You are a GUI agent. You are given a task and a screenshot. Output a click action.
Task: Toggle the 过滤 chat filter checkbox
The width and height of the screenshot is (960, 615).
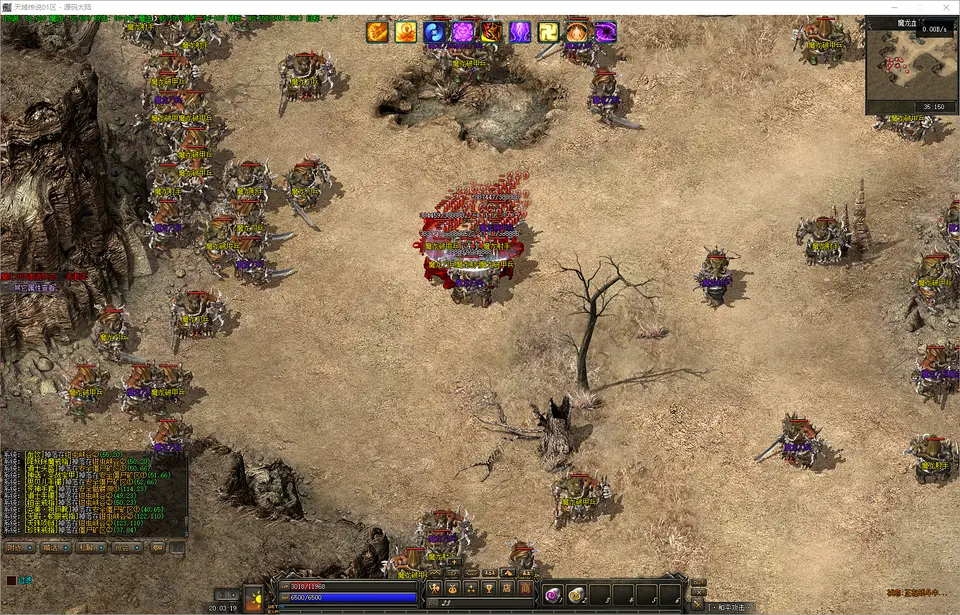point(11,580)
